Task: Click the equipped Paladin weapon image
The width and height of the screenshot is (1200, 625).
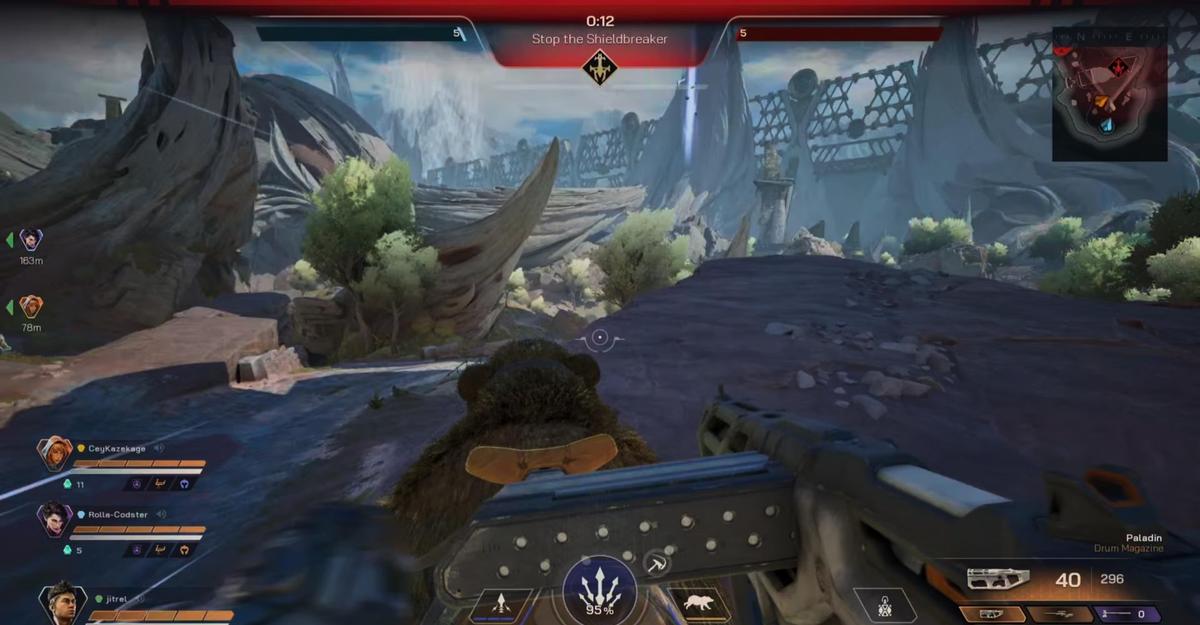Action: [999, 579]
